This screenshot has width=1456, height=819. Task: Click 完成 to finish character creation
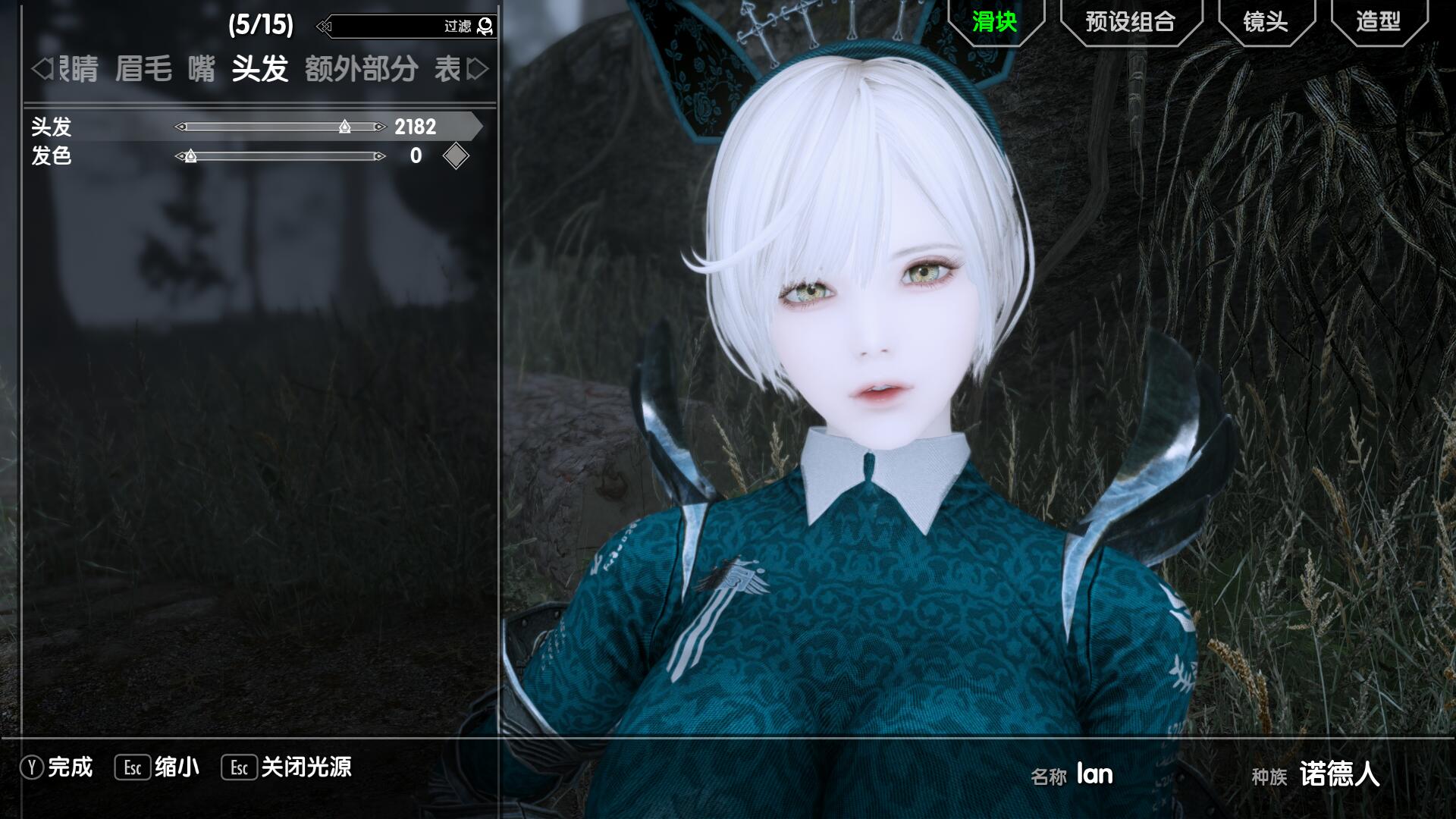(x=69, y=767)
